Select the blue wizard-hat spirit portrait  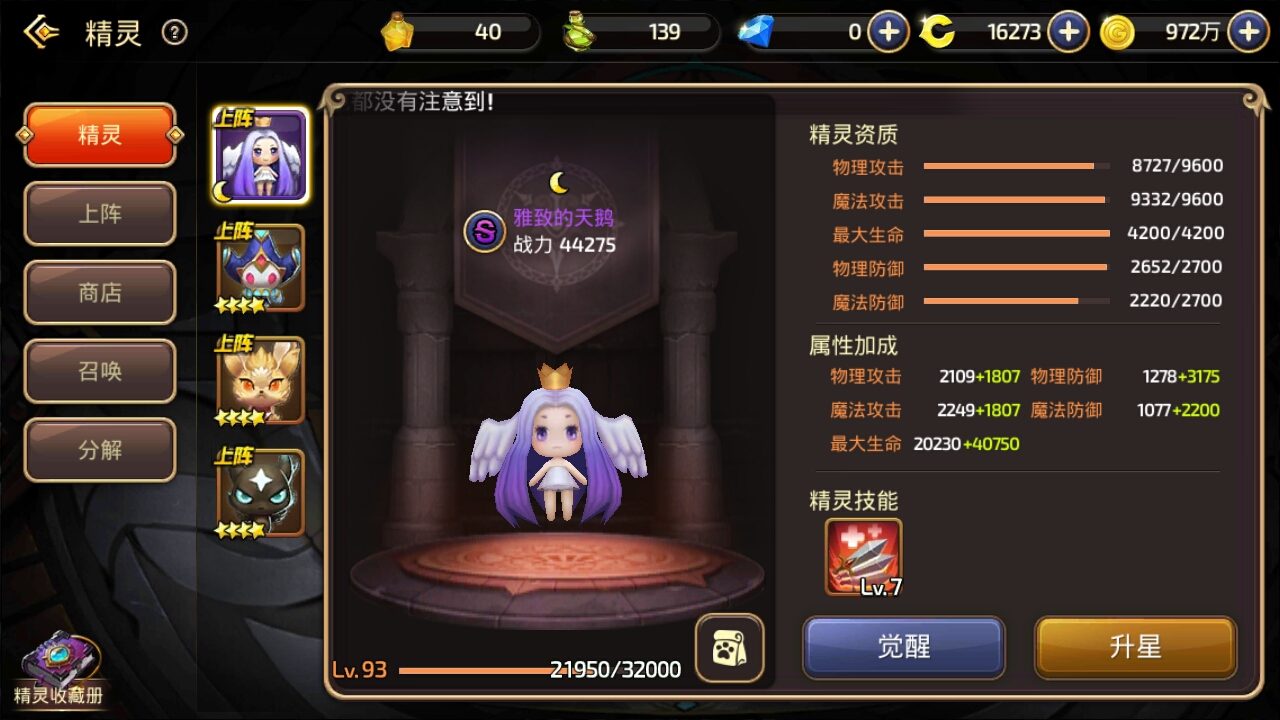tap(261, 268)
